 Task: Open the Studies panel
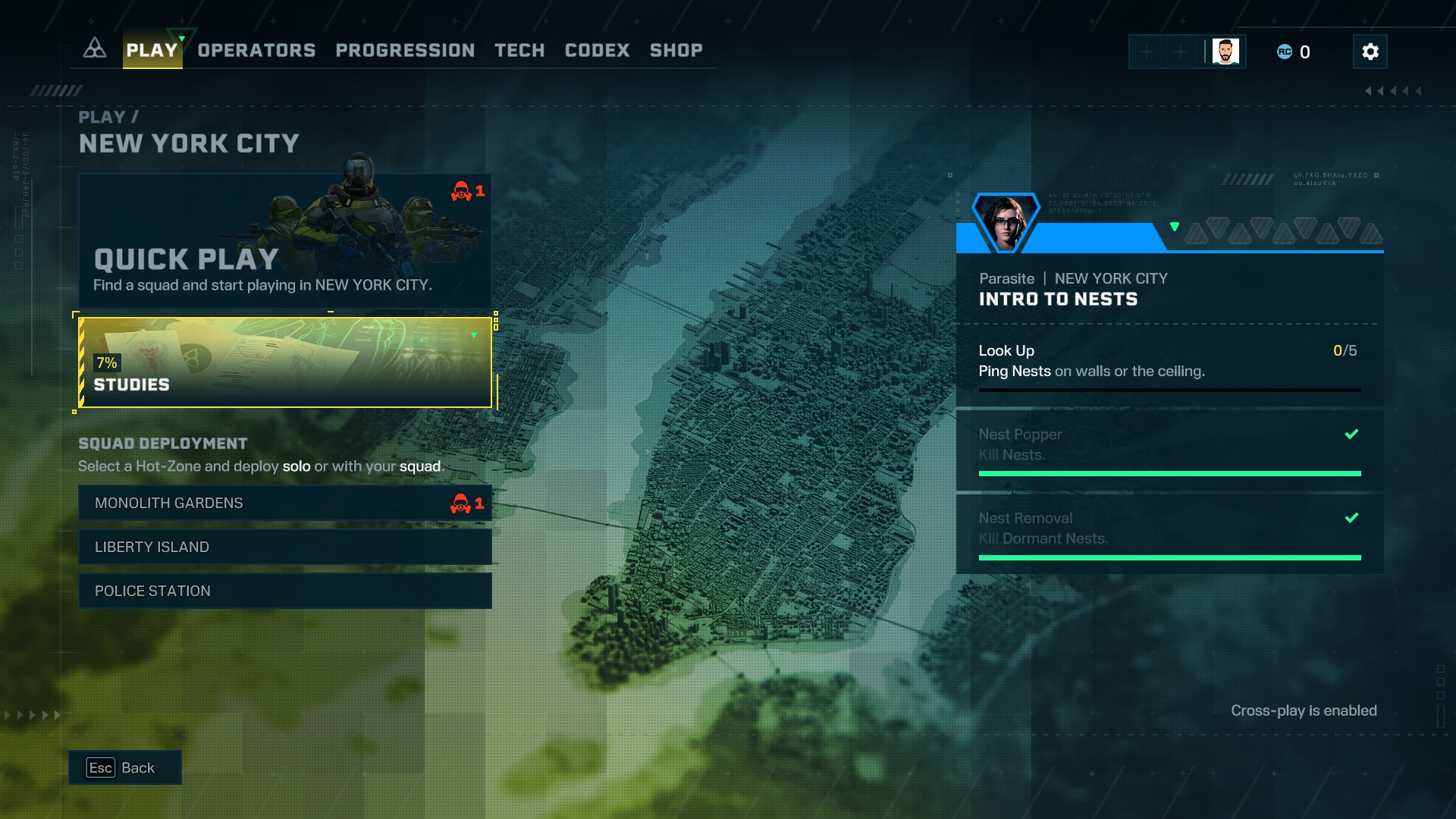284,362
